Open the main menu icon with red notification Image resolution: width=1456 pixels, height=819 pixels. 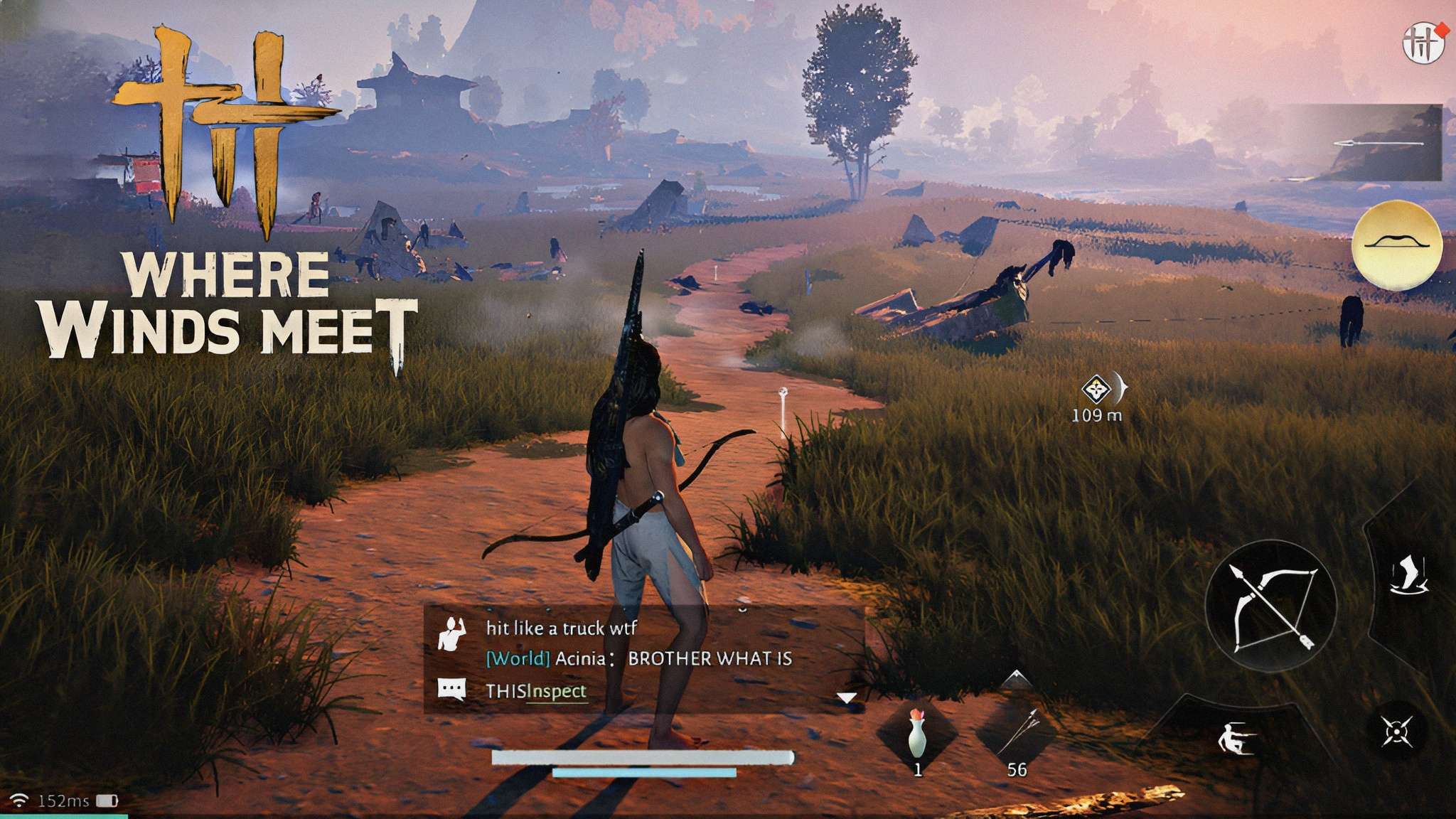pyautogui.click(x=1424, y=43)
